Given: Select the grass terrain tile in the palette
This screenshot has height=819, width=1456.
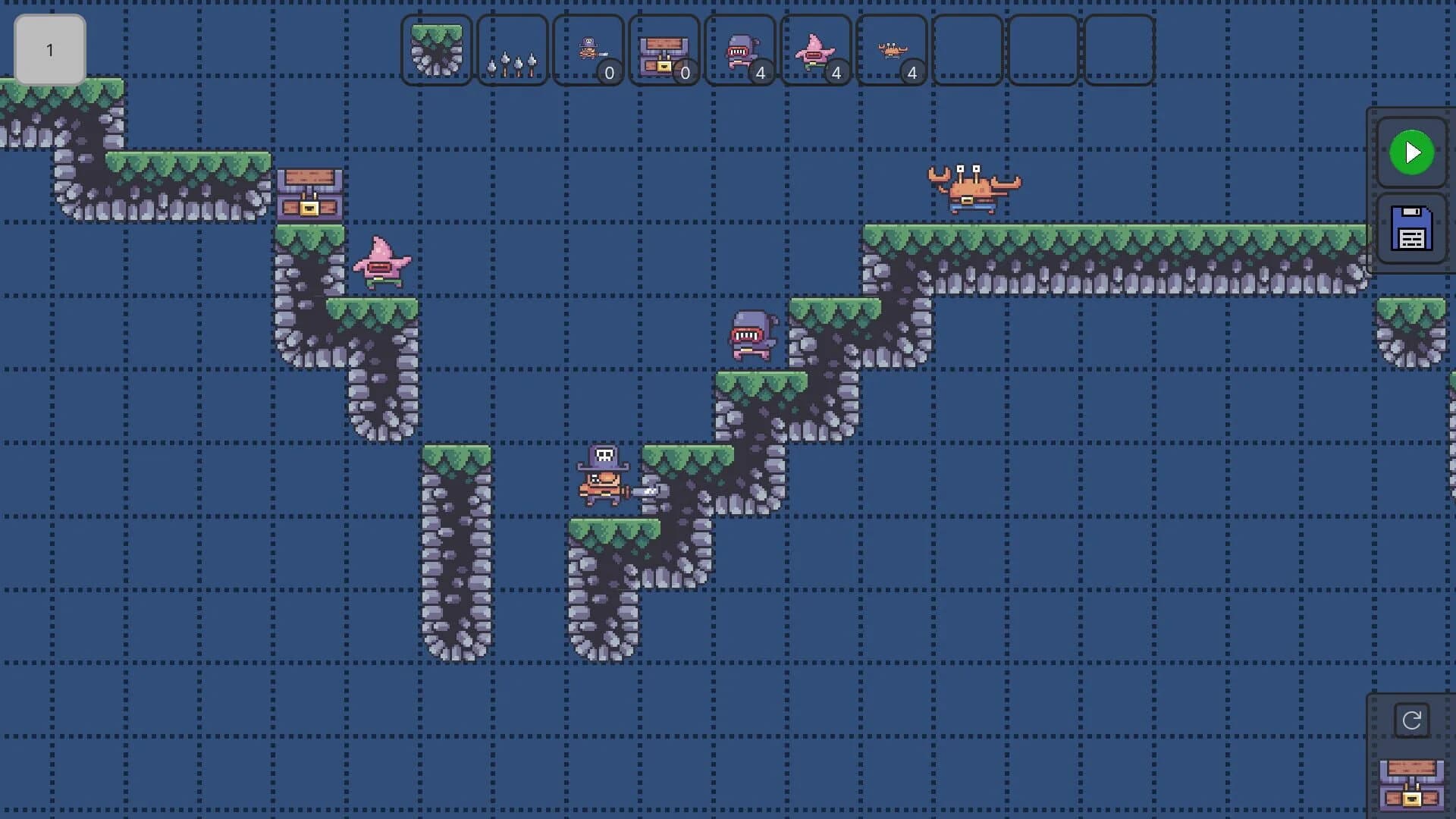Looking at the screenshot, I should (437, 50).
